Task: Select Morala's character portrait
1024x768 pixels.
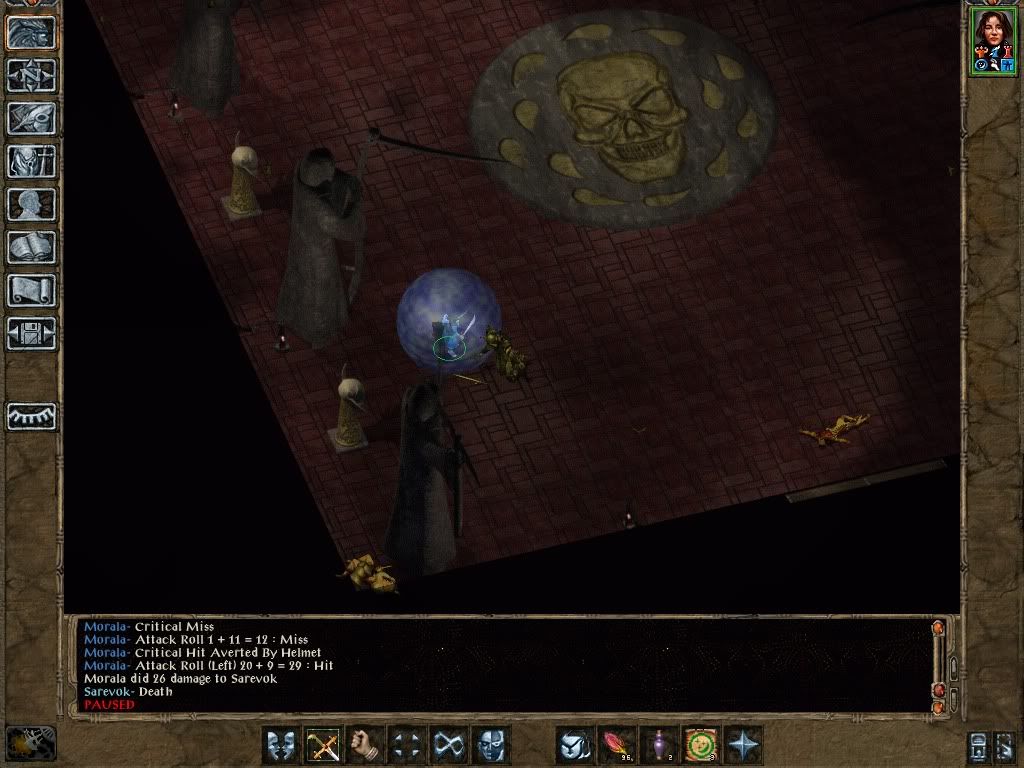Action: point(992,40)
